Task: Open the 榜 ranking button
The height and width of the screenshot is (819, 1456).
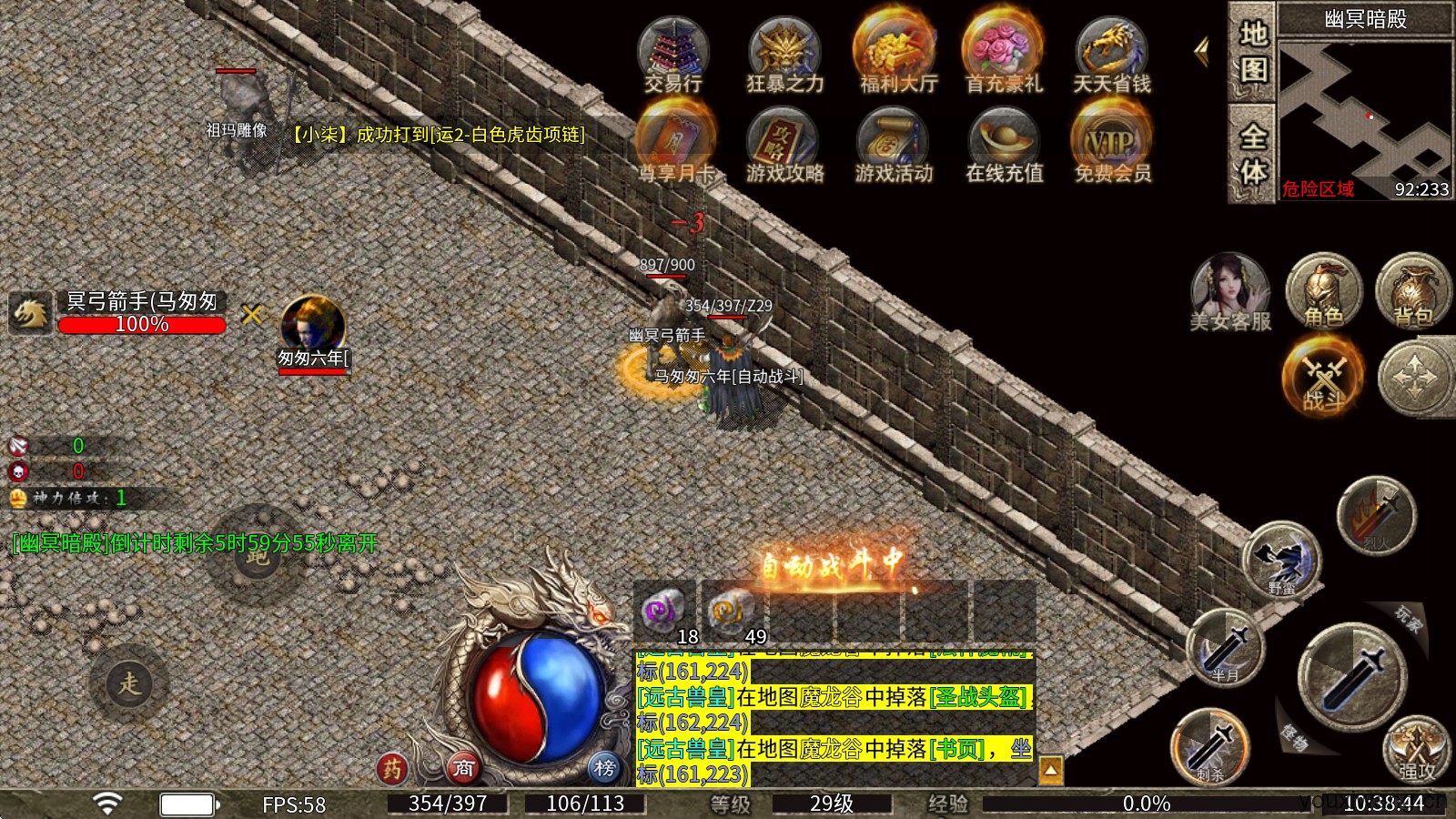Action: point(604,768)
